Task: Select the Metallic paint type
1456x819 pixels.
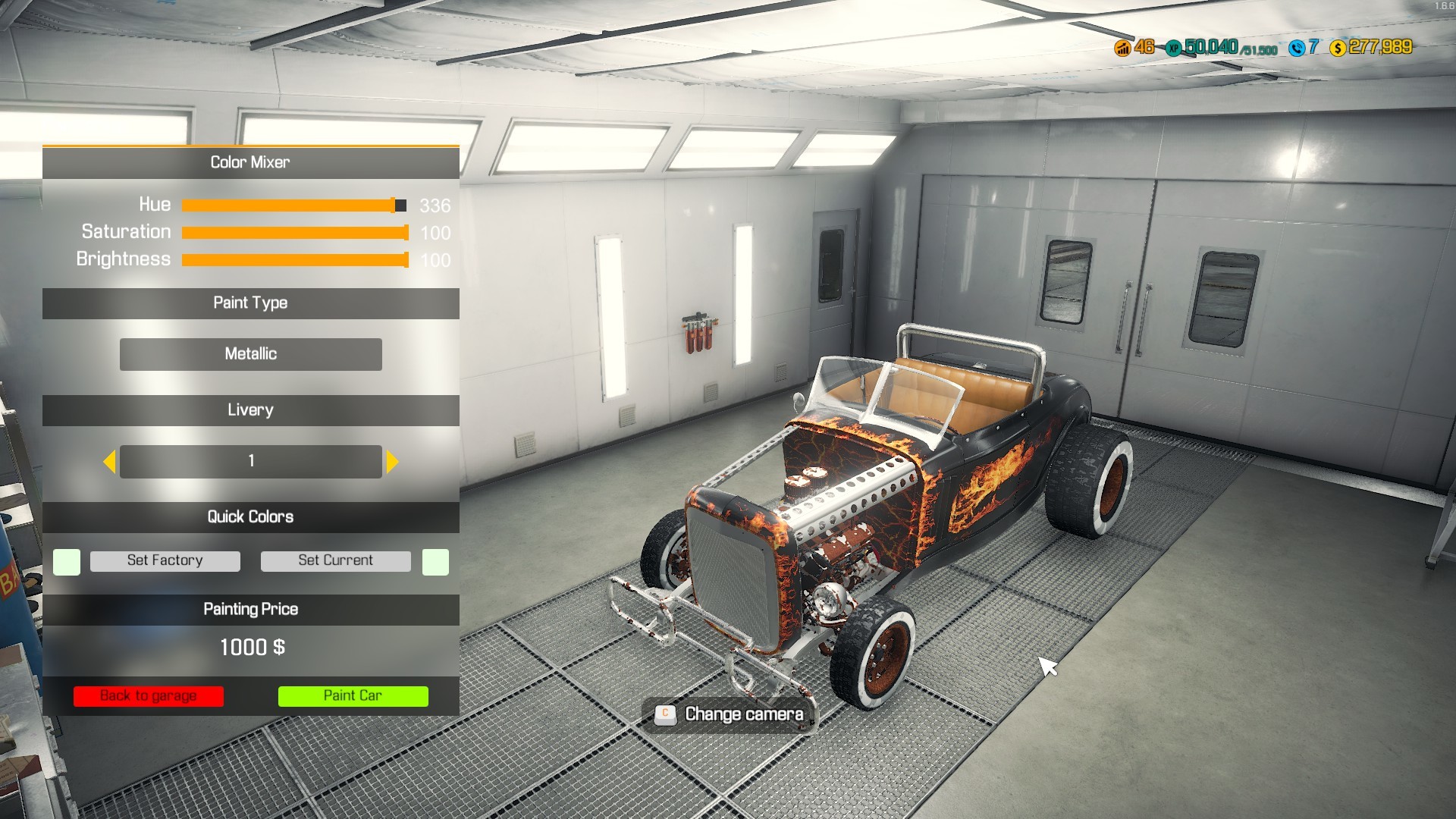Action: pyautogui.click(x=250, y=353)
